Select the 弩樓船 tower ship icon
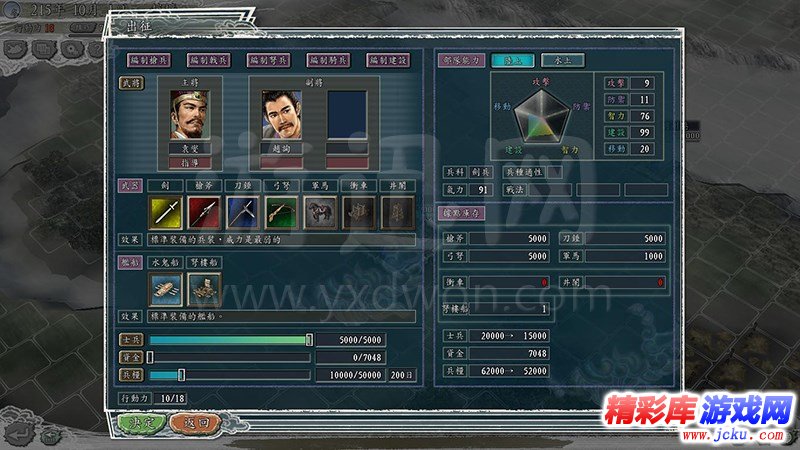Viewport: 800px width, 450px height. point(205,289)
